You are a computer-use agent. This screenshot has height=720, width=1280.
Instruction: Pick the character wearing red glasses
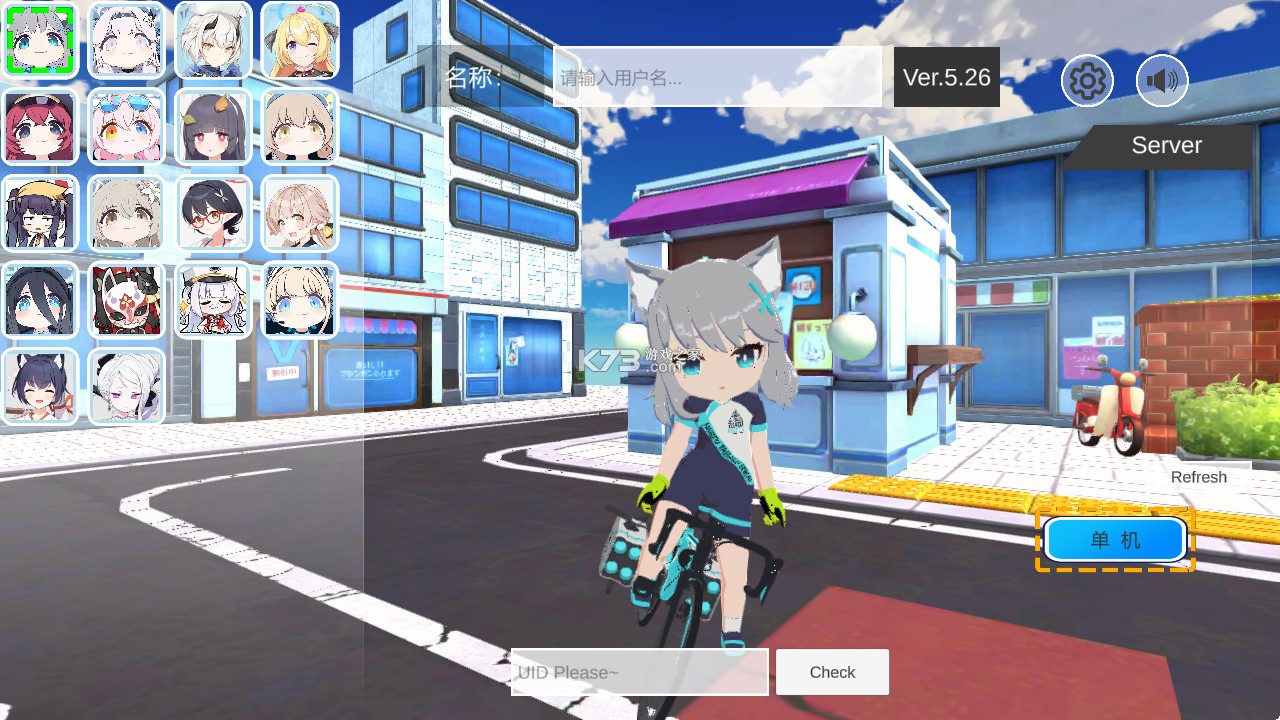point(213,212)
